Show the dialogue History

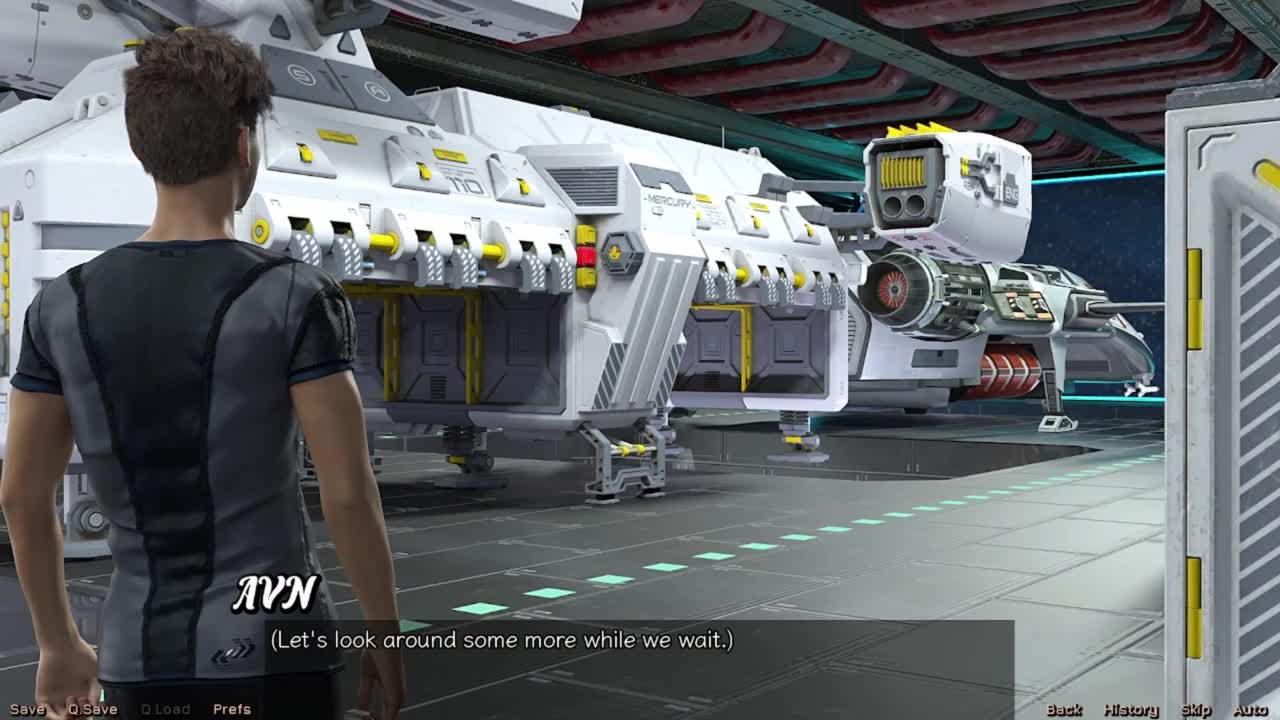click(x=1131, y=709)
